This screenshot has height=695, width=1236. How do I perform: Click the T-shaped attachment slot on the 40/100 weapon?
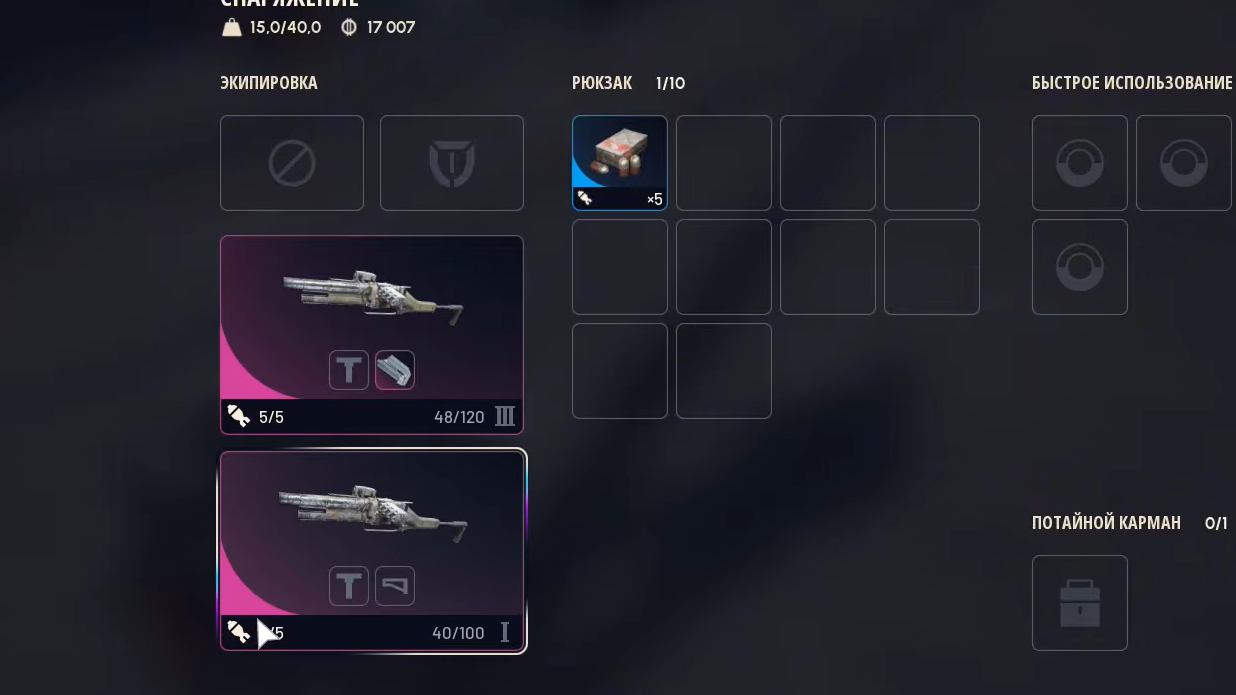tap(349, 586)
